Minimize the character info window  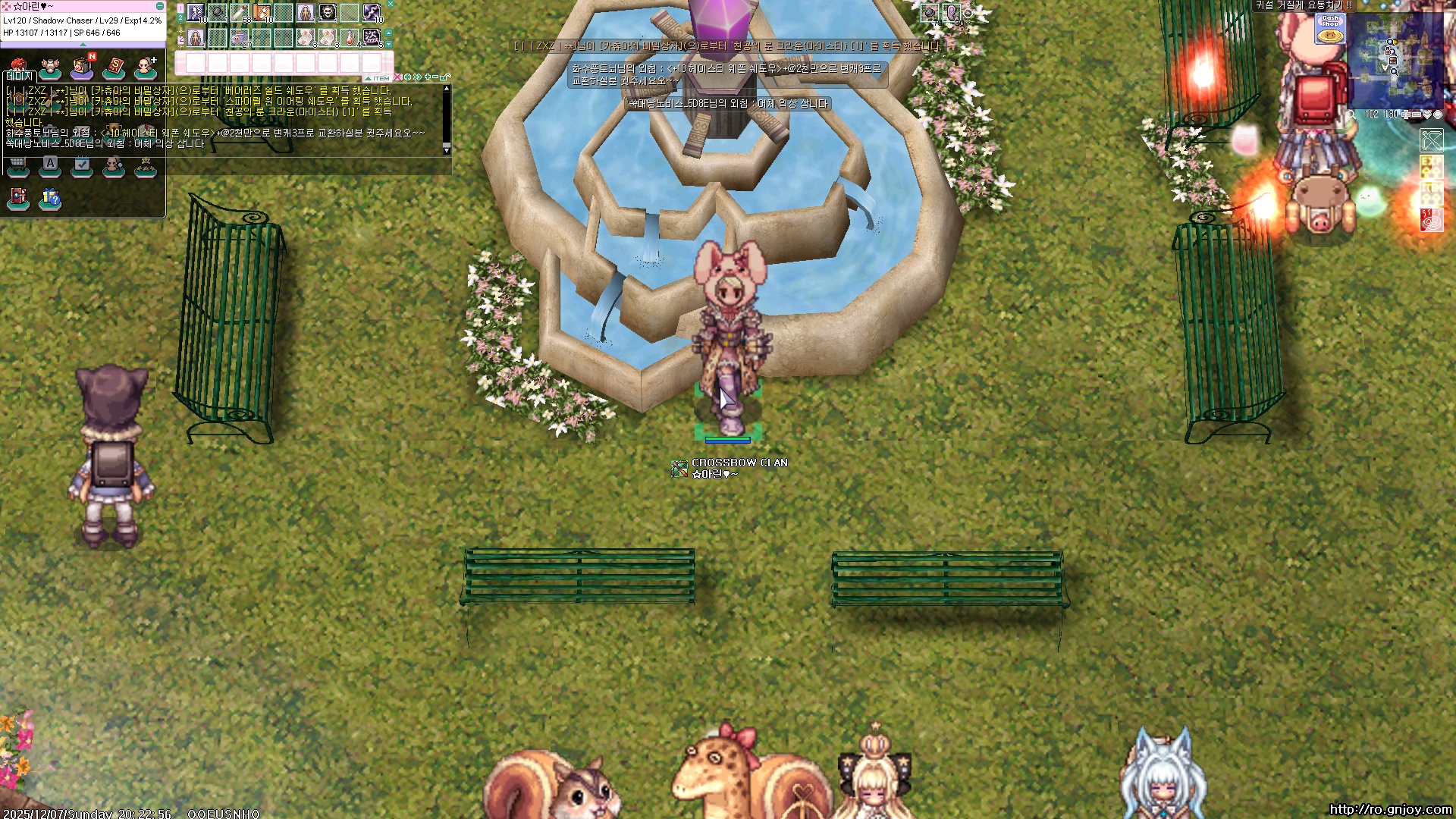coord(159,6)
